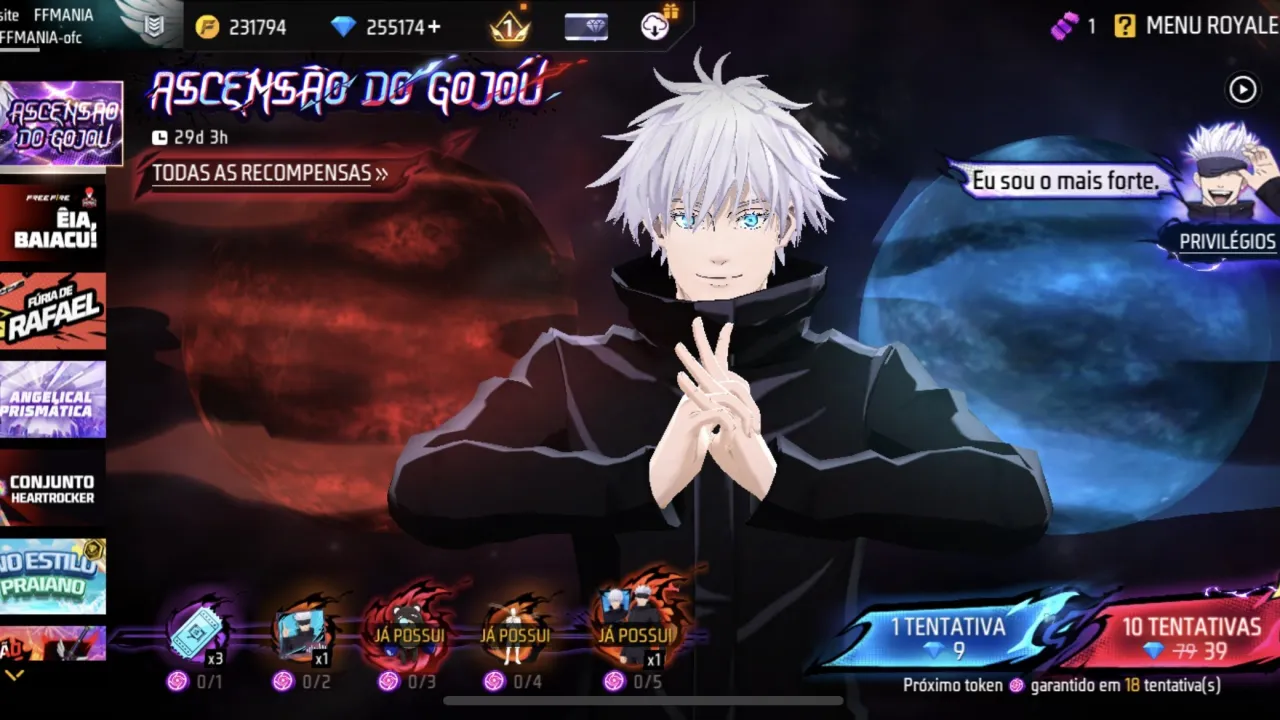The width and height of the screenshot is (1280, 720).
Task: Select the 0/2 milestone reward icon
Action: pos(301,633)
